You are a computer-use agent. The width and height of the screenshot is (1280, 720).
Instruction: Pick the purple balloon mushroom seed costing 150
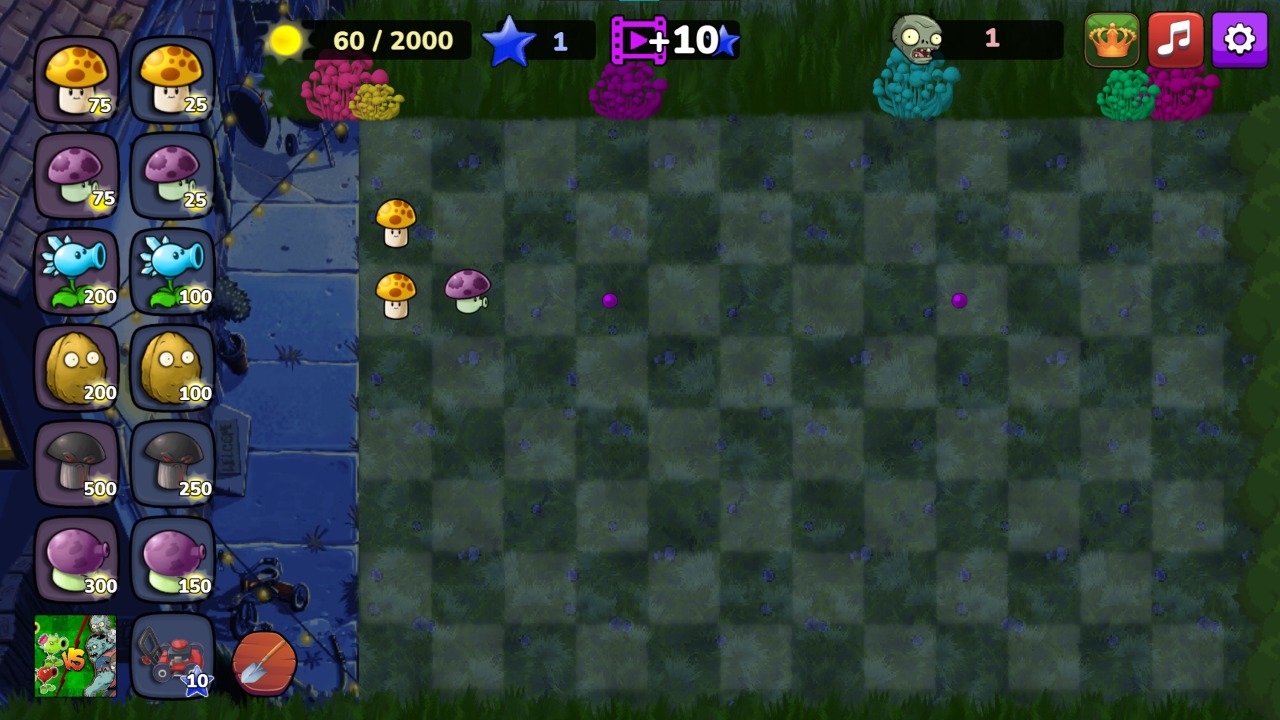pyautogui.click(x=172, y=560)
